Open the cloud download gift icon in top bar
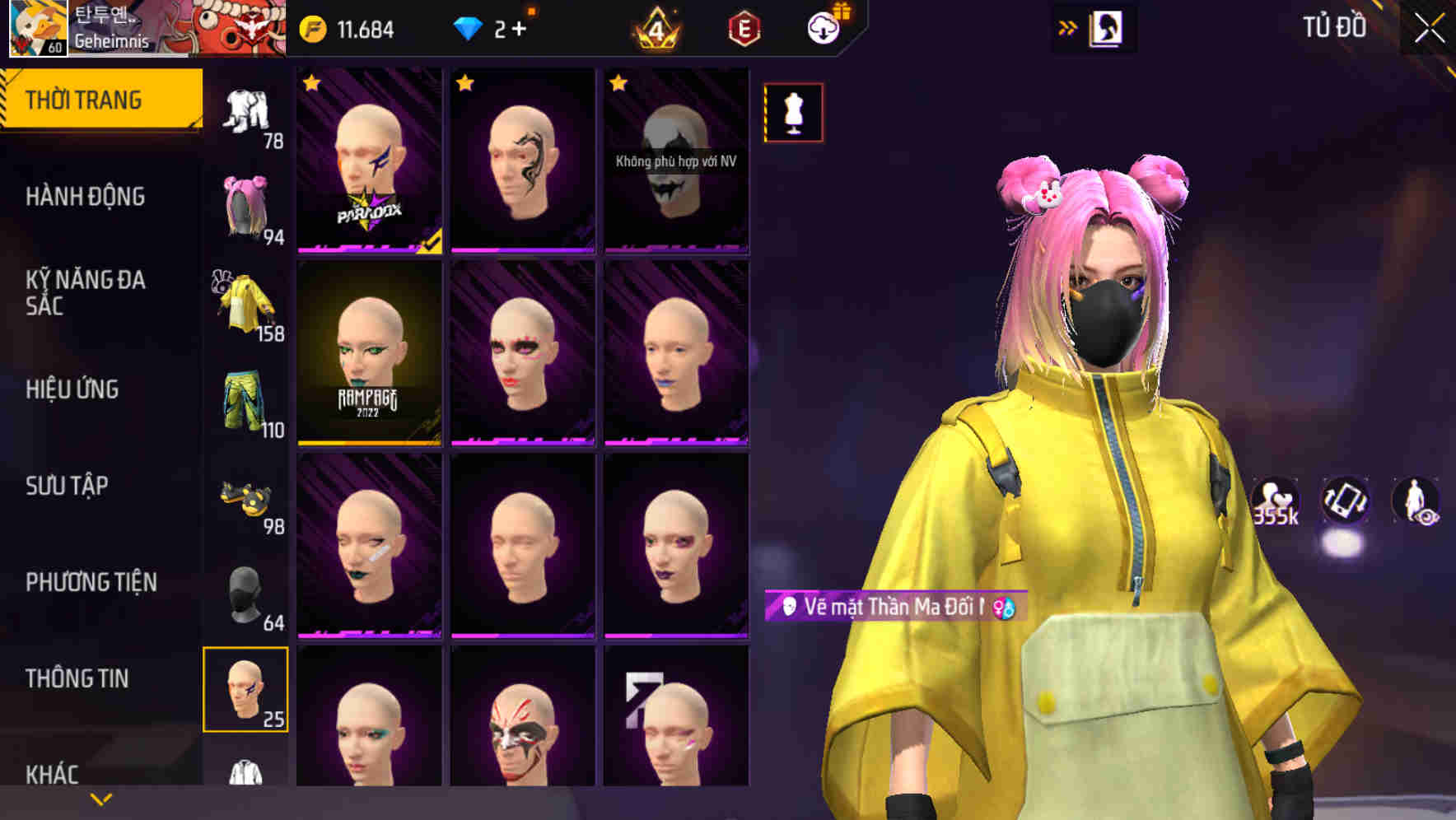Viewport: 1456px width, 820px height. click(824, 27)
